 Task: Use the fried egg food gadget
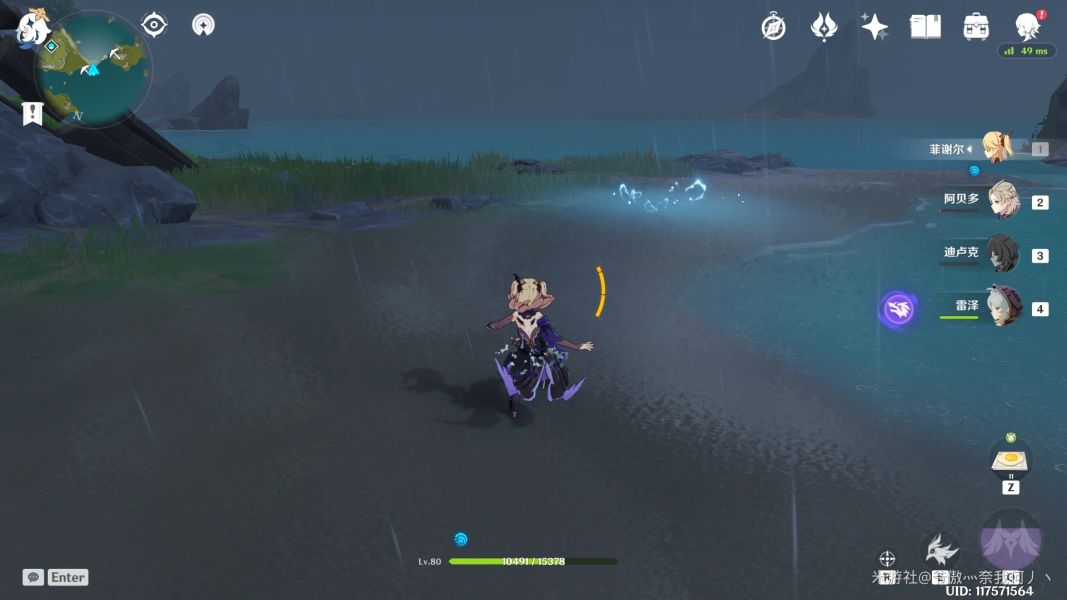[x=1011, y=460]
